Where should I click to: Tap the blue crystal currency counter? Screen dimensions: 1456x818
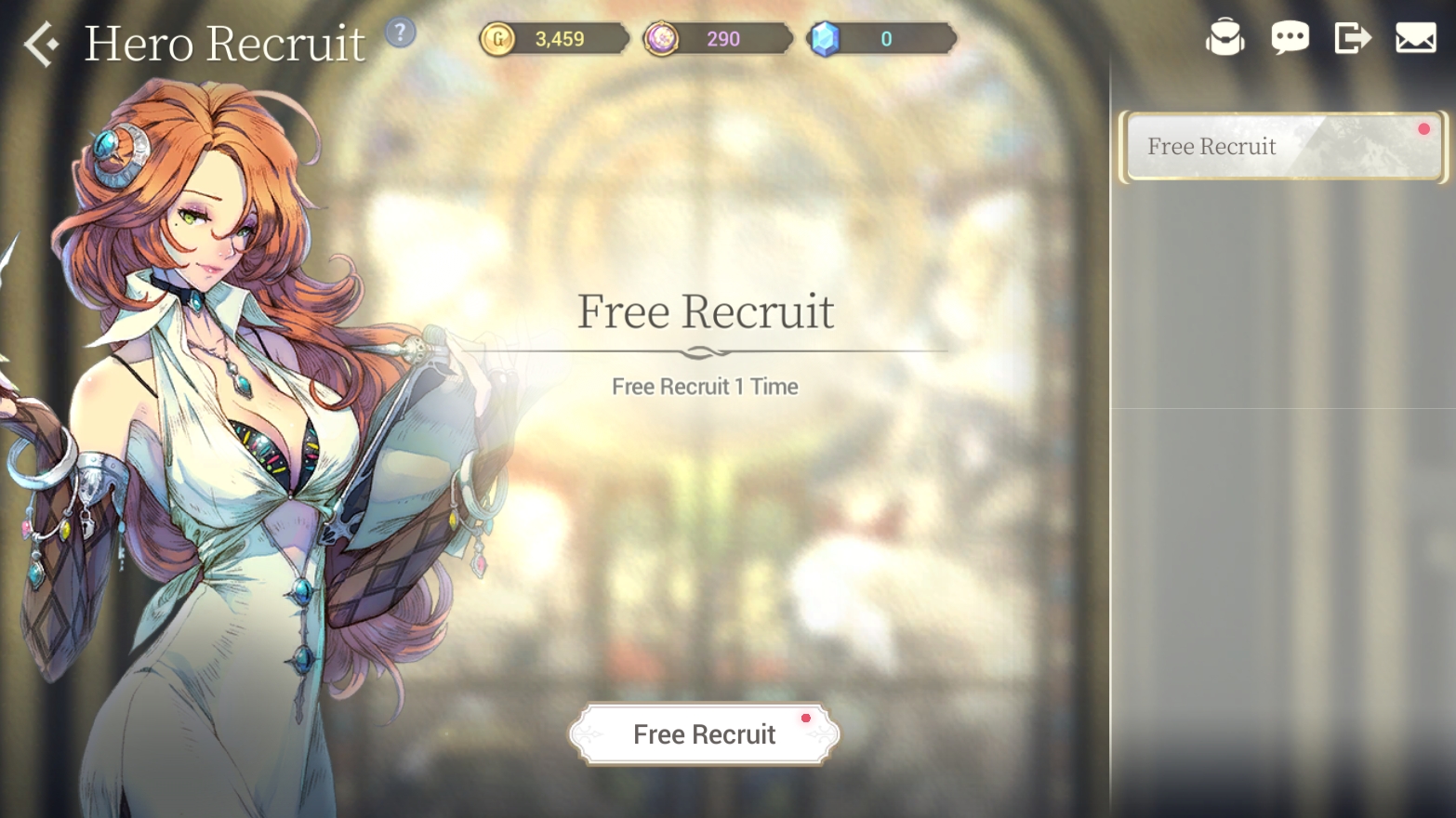(880, 39)
